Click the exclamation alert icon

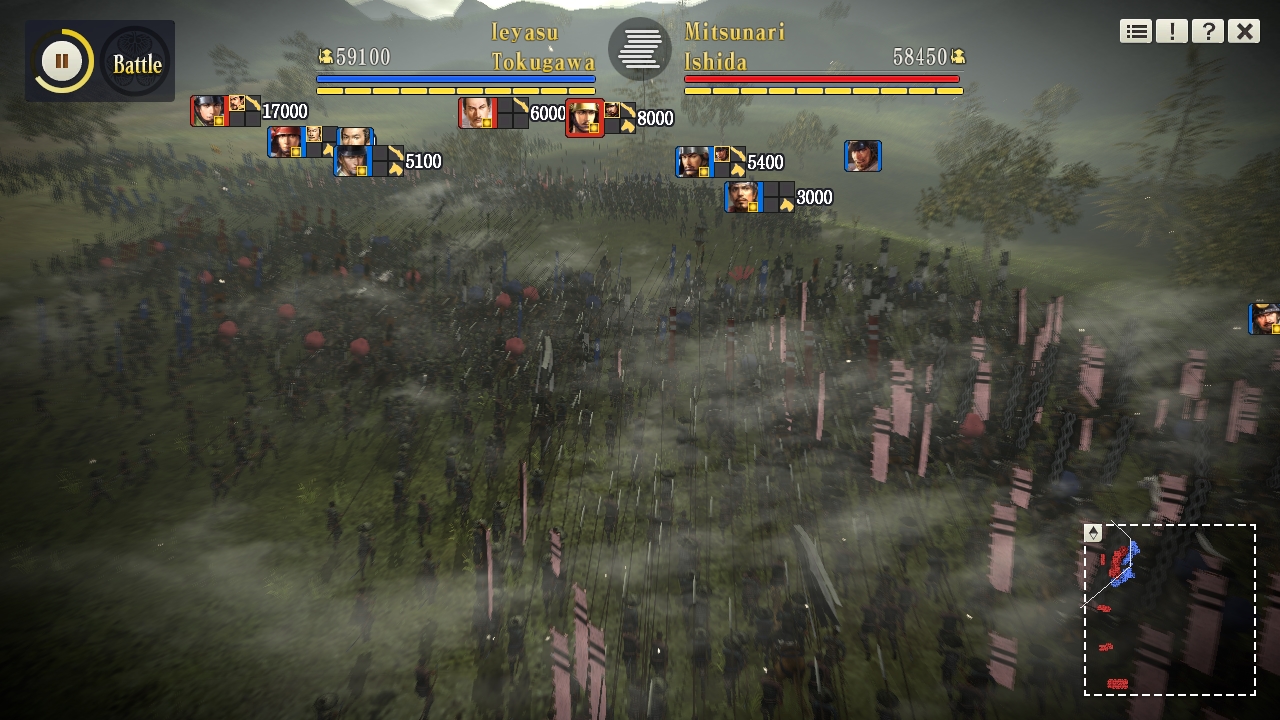[1171, 31]
